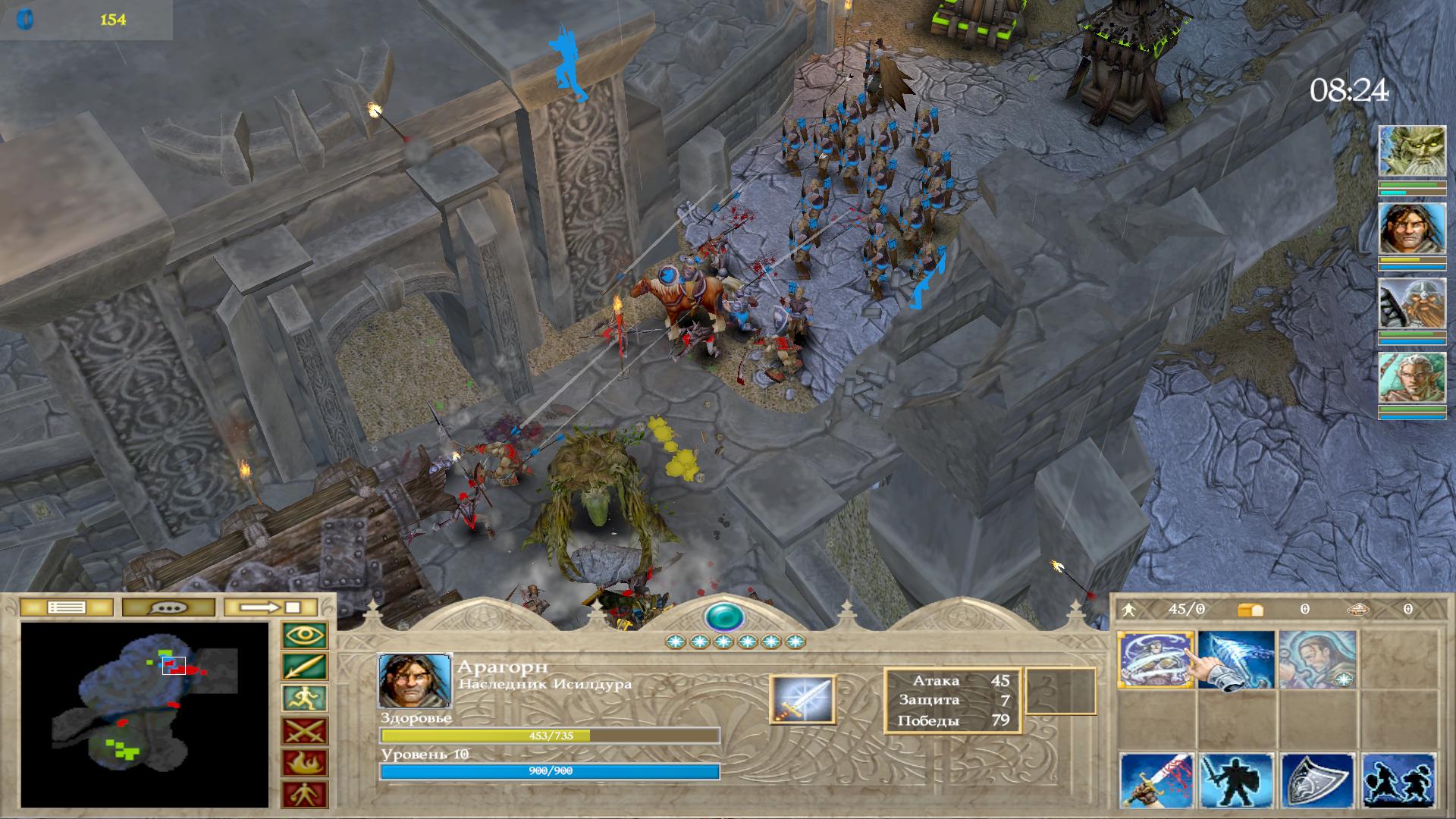
Task: Activate the whirlwind warrior ability
Action: 1155,660
